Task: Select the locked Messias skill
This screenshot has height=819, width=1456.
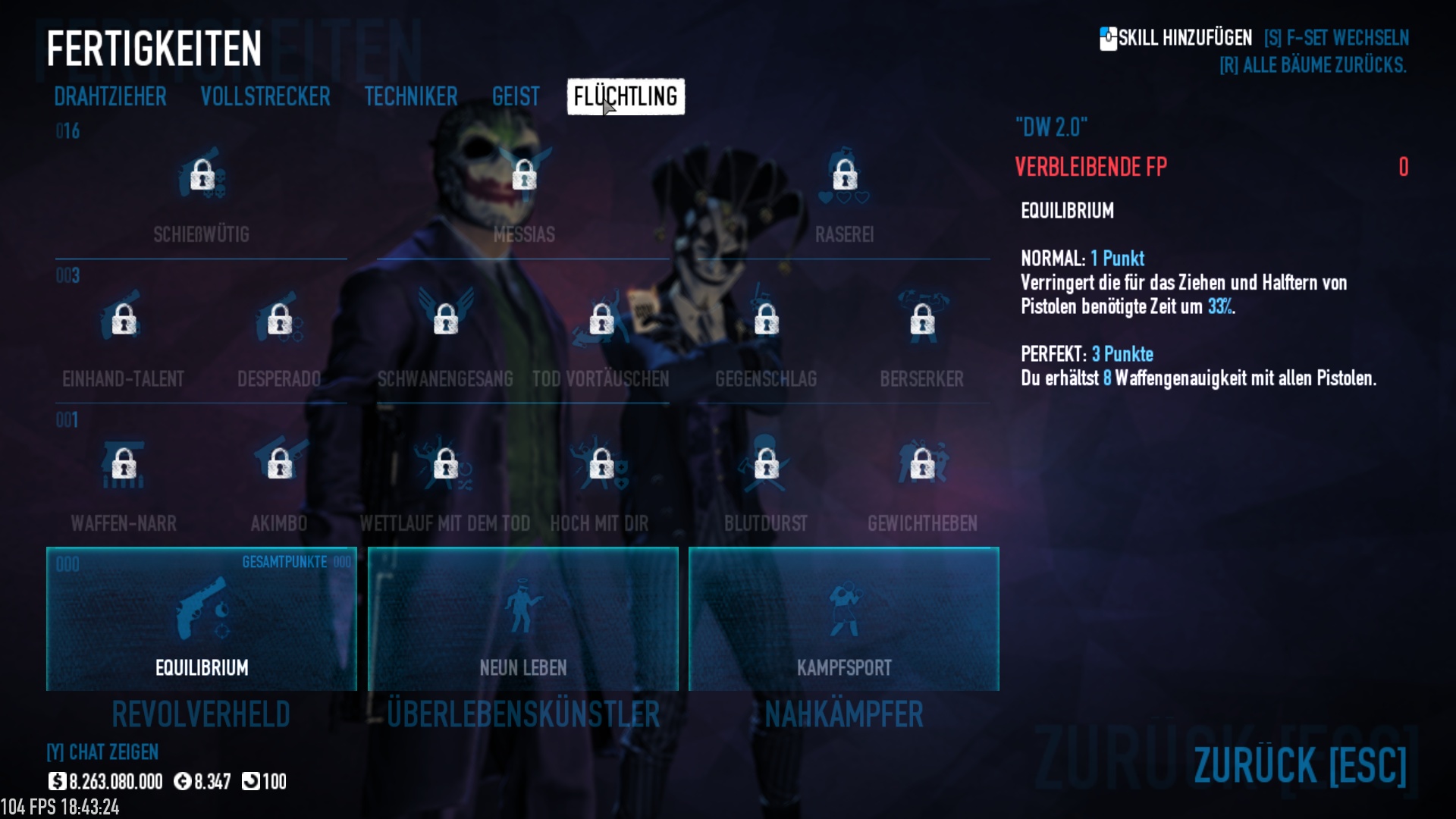Action: pyautogui.click(x=524, y=176)
